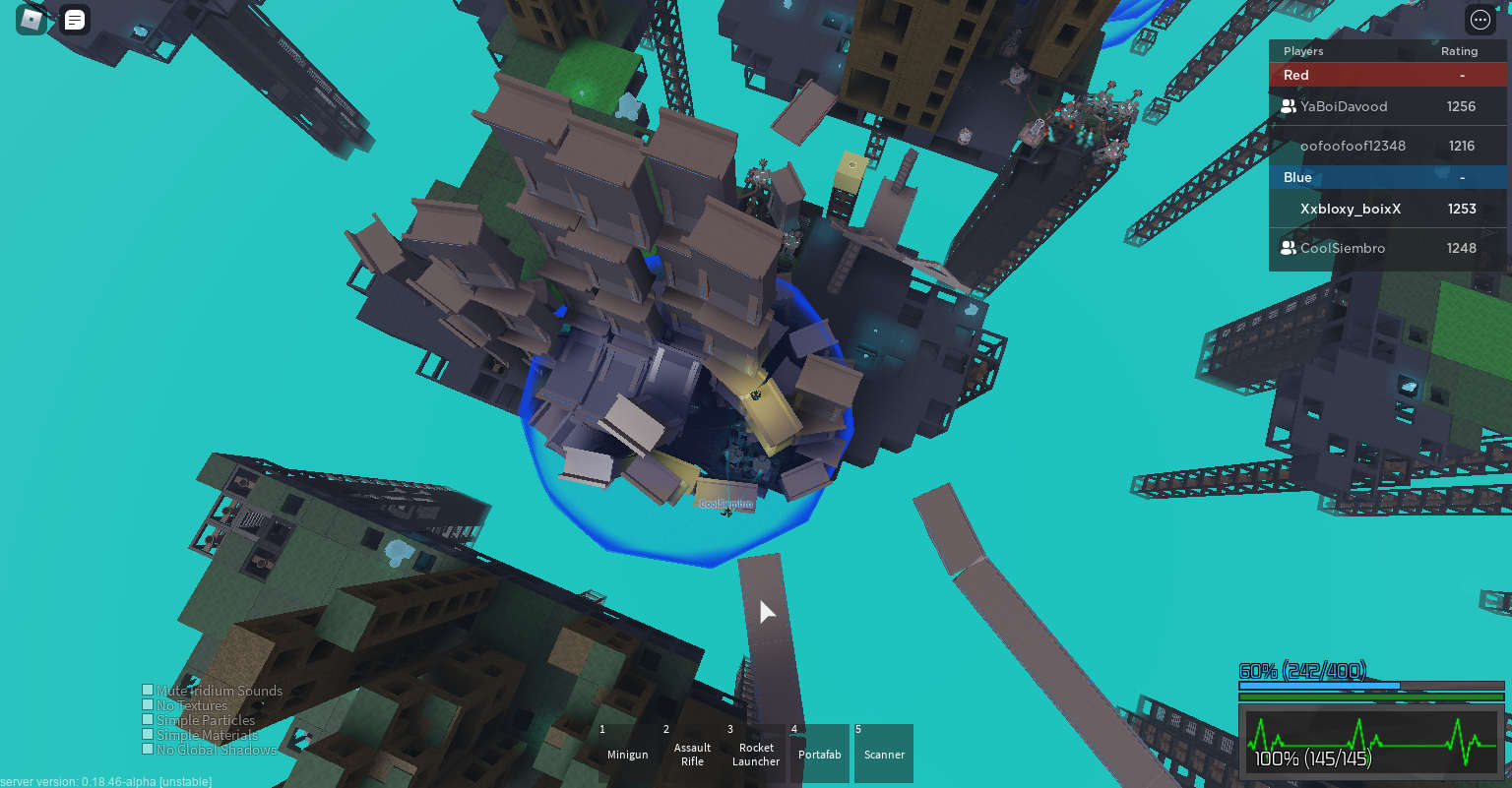
Task: Select the Scanner in slot 5
Action: point(883,753)
